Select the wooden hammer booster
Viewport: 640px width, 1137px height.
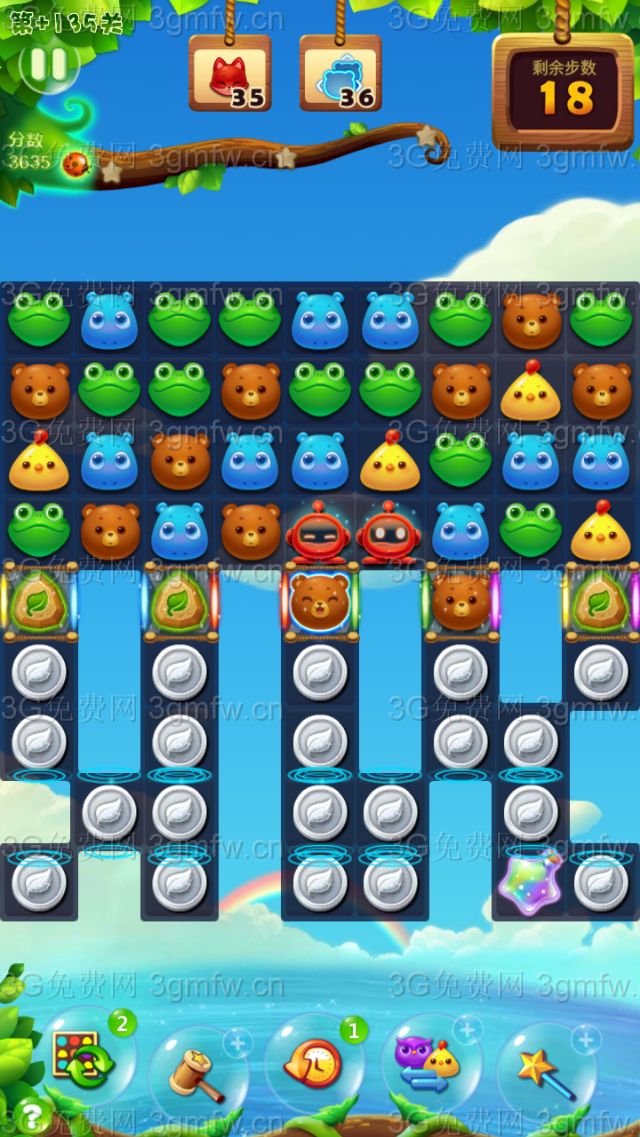click(x=195, y=1073)
